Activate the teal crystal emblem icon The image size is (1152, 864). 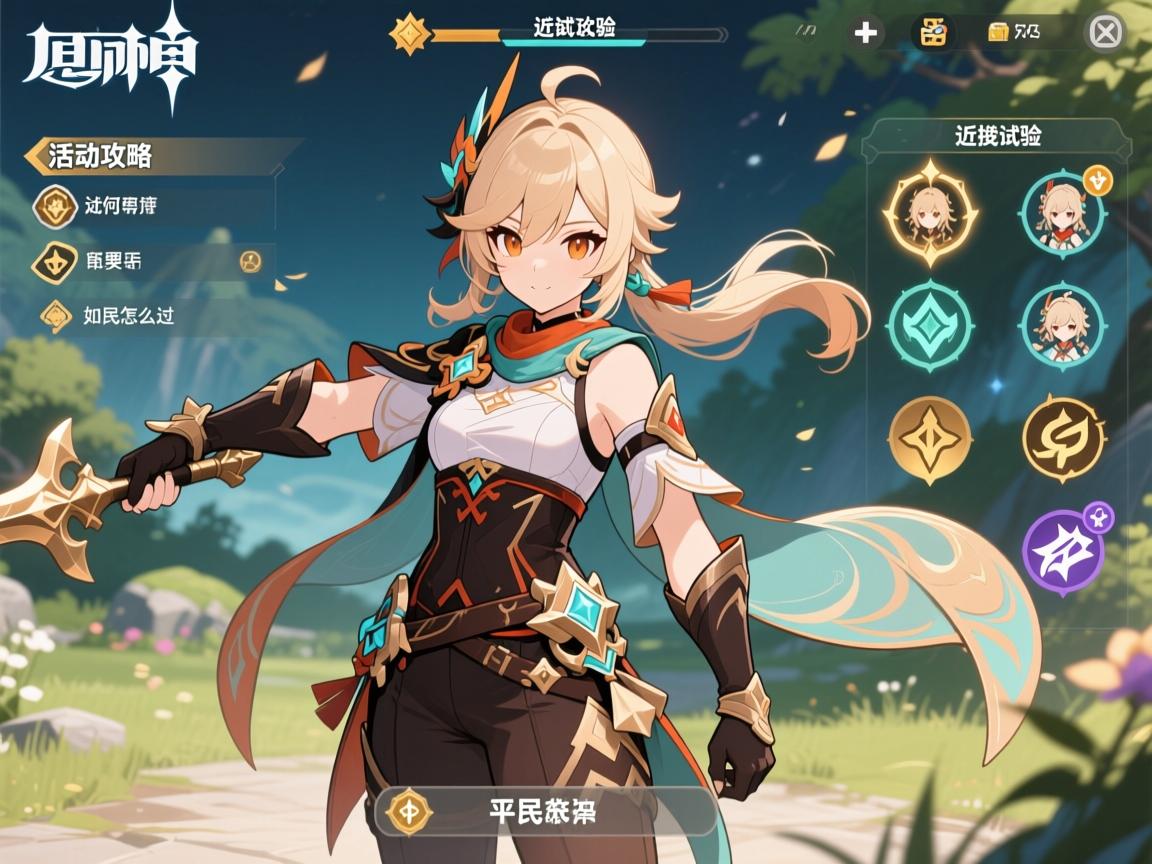coord(930,326)
